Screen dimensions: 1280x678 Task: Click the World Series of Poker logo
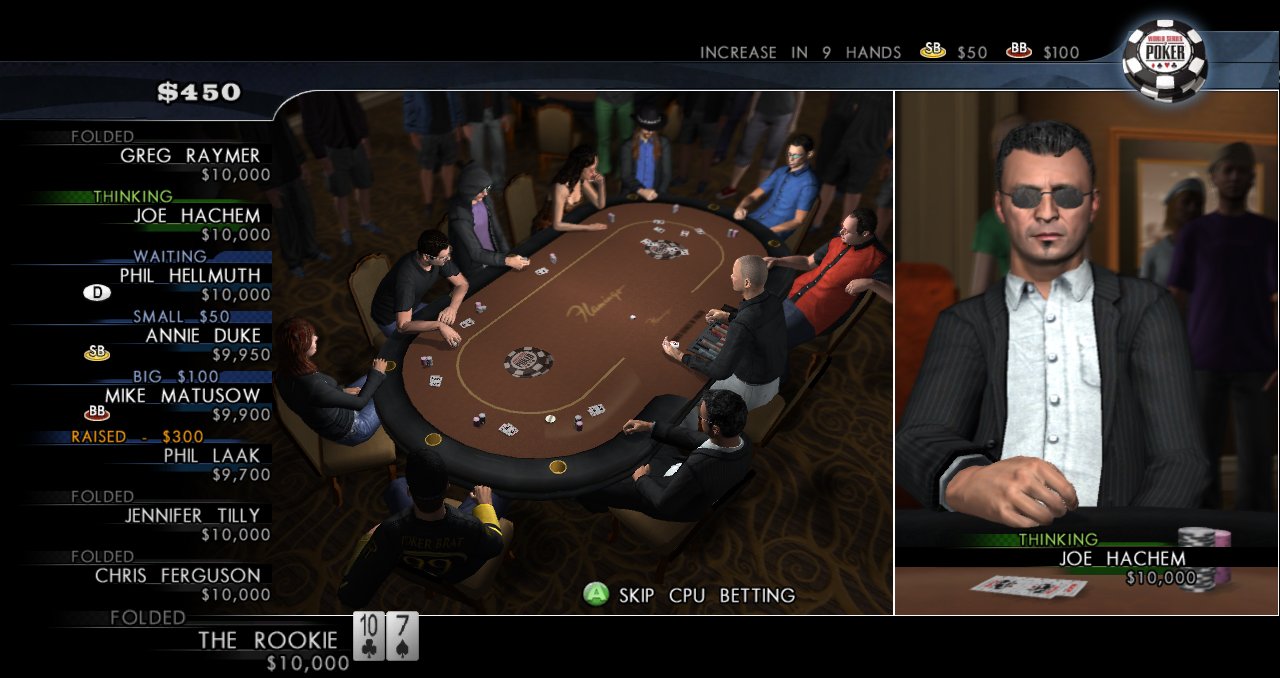[x=1165, y=58]
